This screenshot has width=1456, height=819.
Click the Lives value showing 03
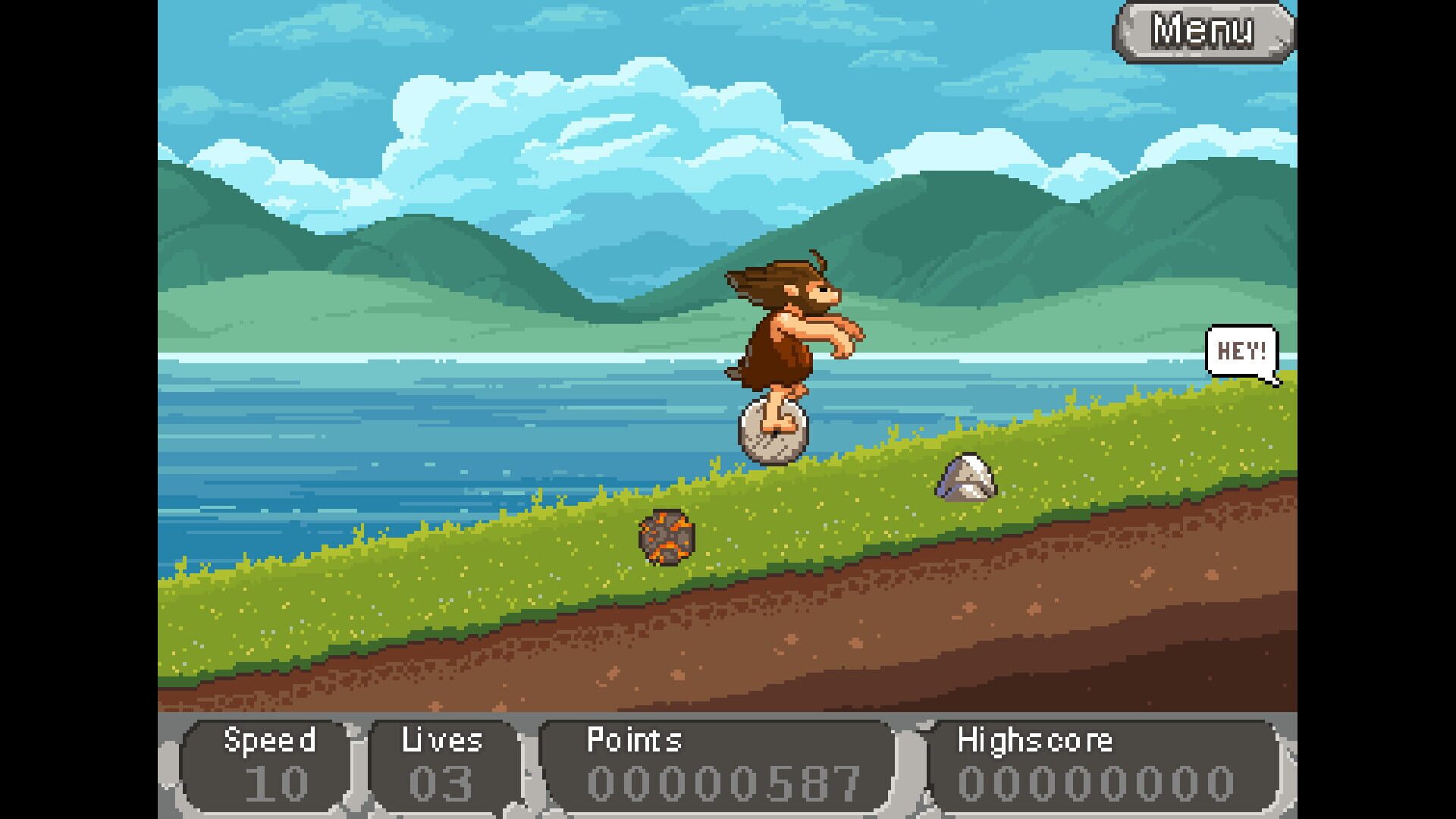pyautogui.click(x=440, y=785)
